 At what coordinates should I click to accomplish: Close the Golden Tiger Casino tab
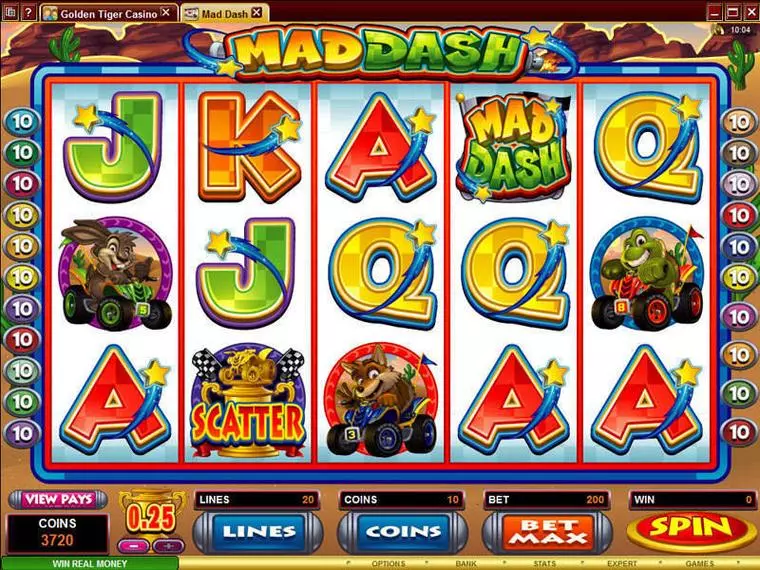(166, 13)
